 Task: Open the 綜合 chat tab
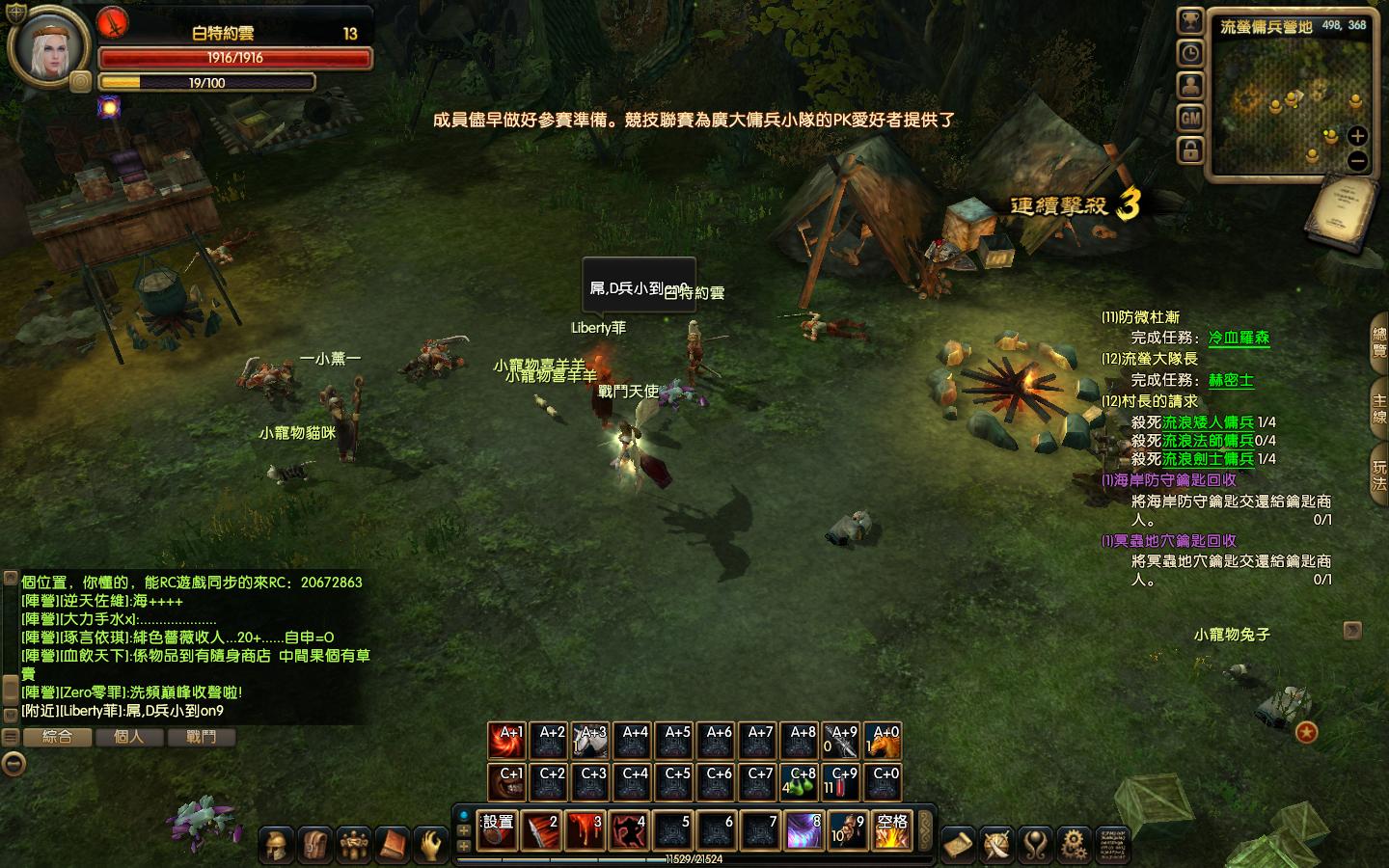click(57, 737)
